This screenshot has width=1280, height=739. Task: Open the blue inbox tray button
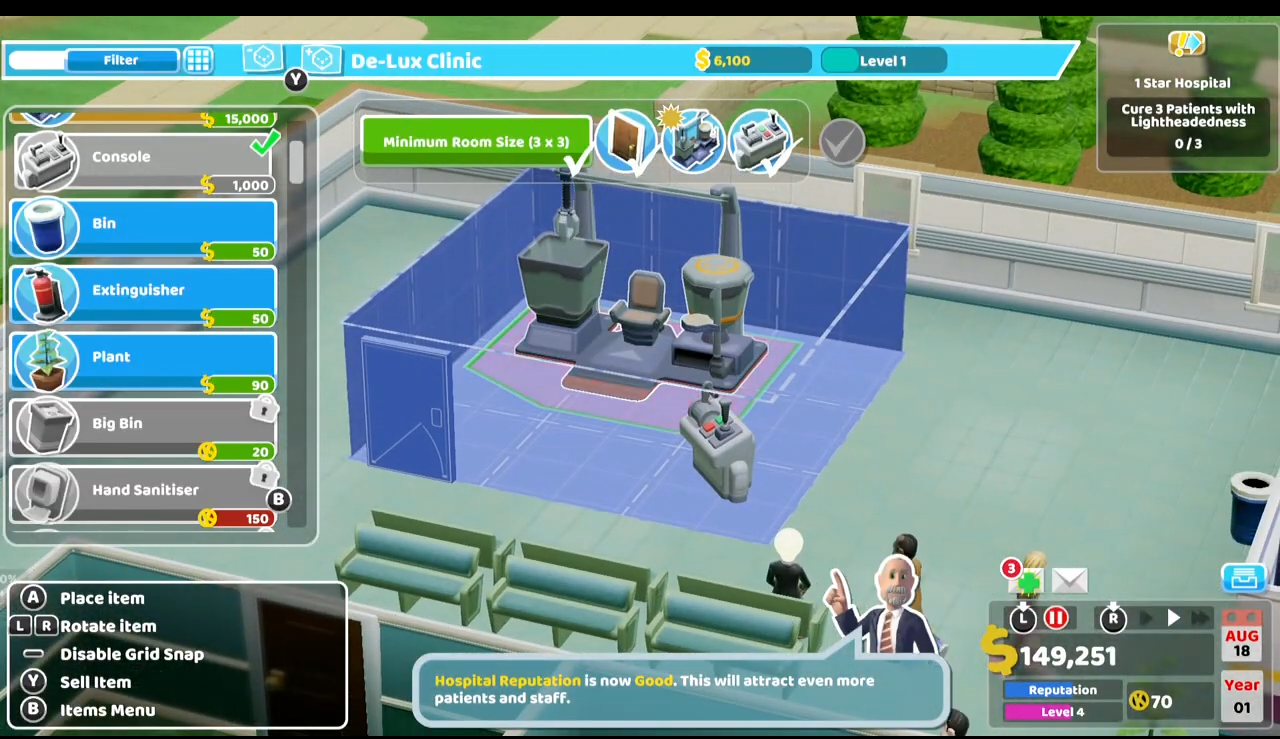coord(1243,578)
